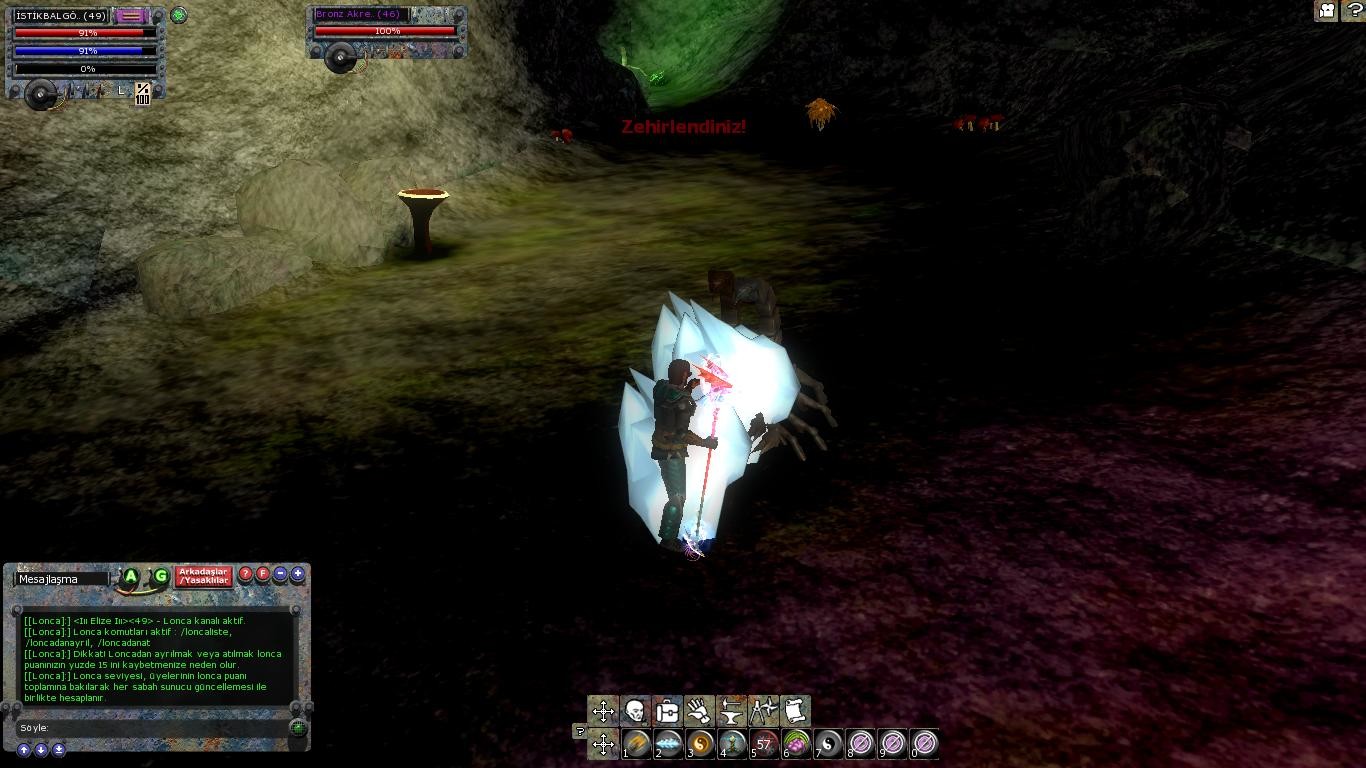This screenshot has width=1366, height=768.
Task: Open the briefcase inventory
Action: point(667,711)
